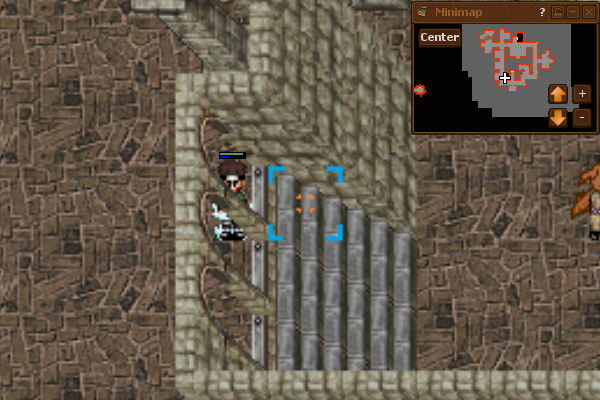Go up one floor with the up arrow
Image resolution: width=600 pixels, height=400 pixels.
click(x=558, y=94)
